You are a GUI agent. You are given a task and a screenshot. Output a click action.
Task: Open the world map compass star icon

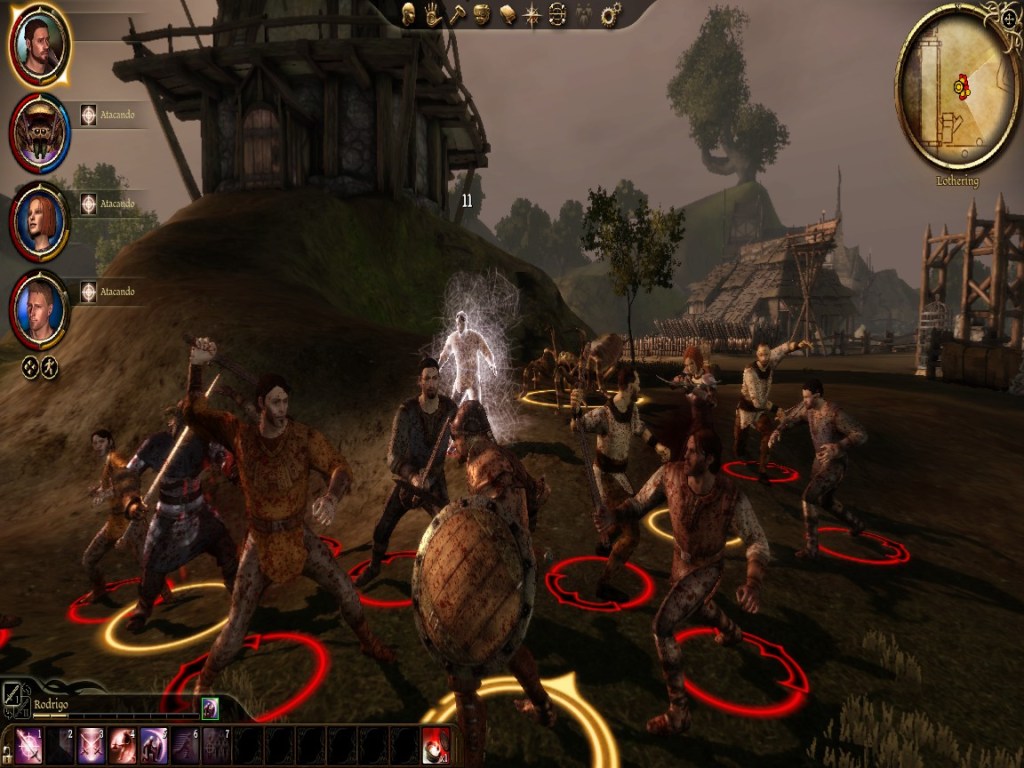[533, 14]
